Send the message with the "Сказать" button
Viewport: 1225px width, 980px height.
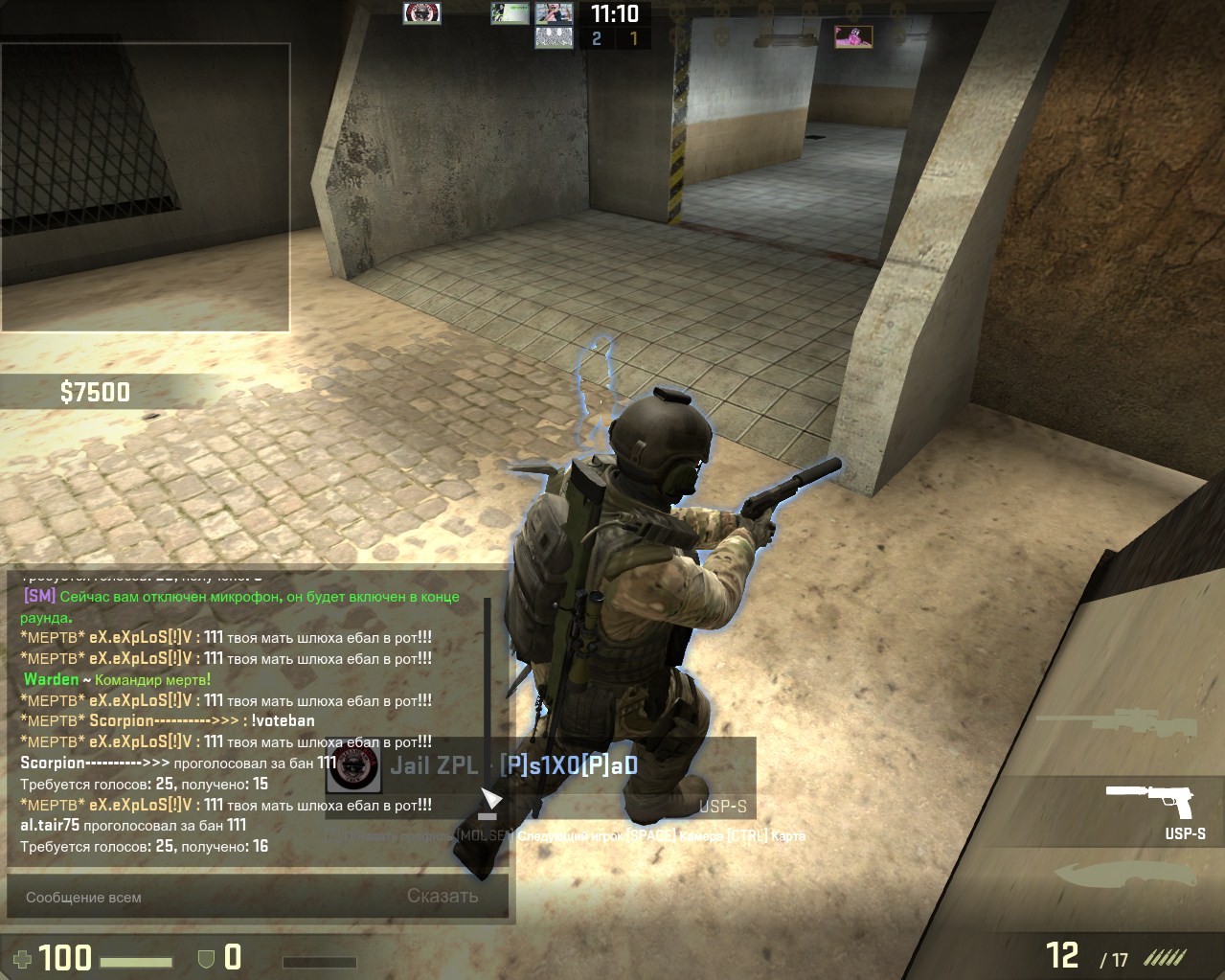(442, 897)
